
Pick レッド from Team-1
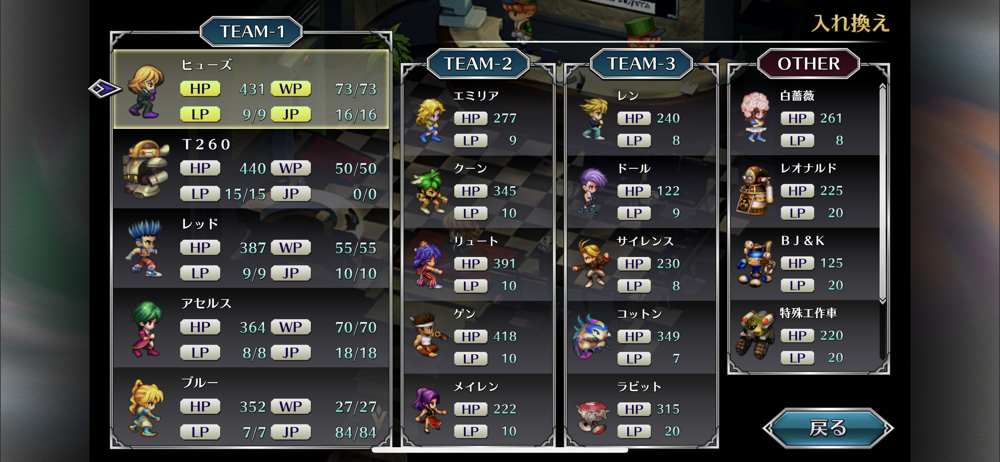click(251, 247)
